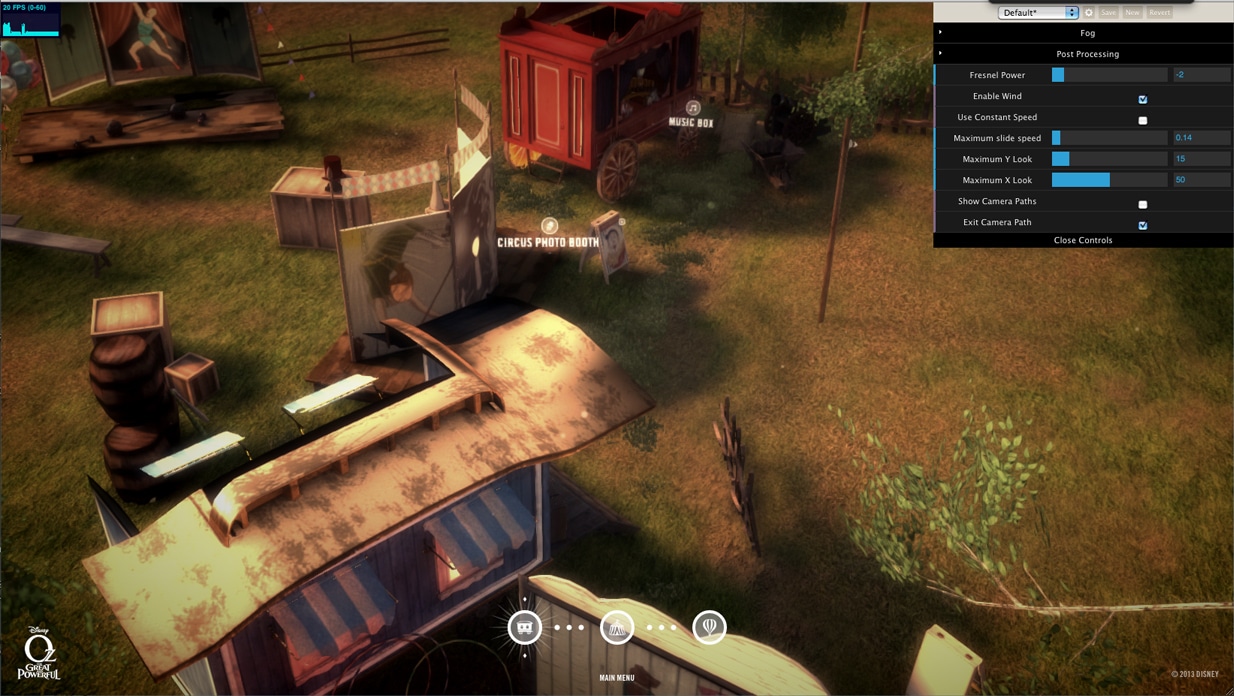This screenshot has height=696, width=1234.
Task: Return to the Main Menu
Action: [x=617, y=678]
